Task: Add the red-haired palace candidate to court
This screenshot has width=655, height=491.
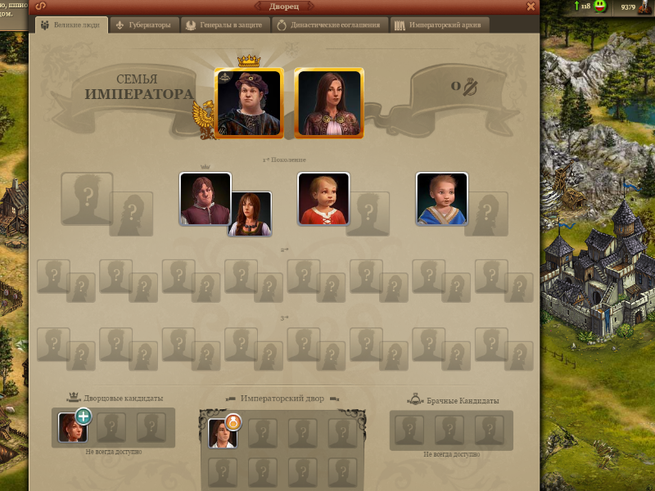Action: coord(83,416)
